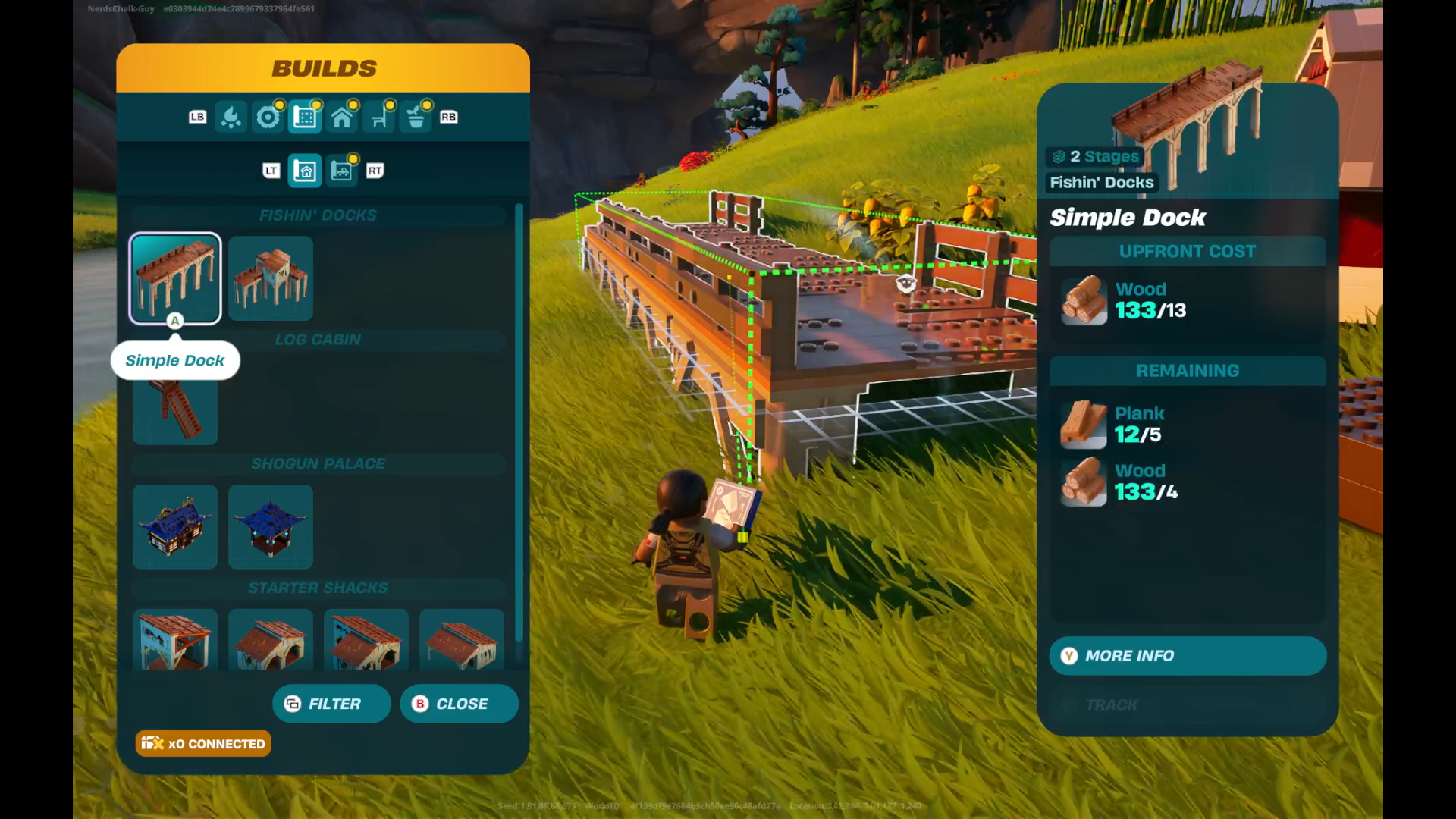Open the Filter options

pos(331,704)
